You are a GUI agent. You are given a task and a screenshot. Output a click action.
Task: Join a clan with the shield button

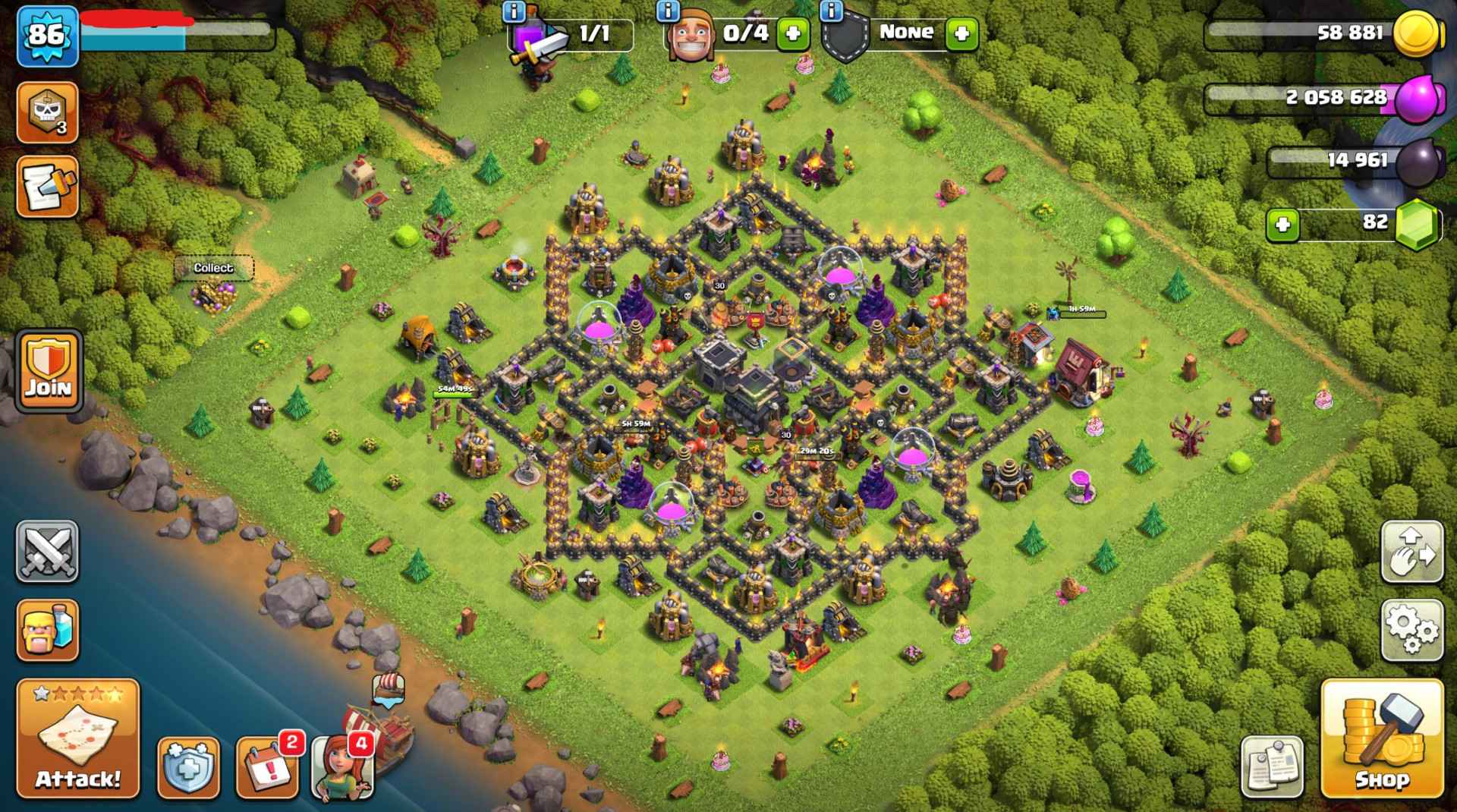click(x=49, y=370)
